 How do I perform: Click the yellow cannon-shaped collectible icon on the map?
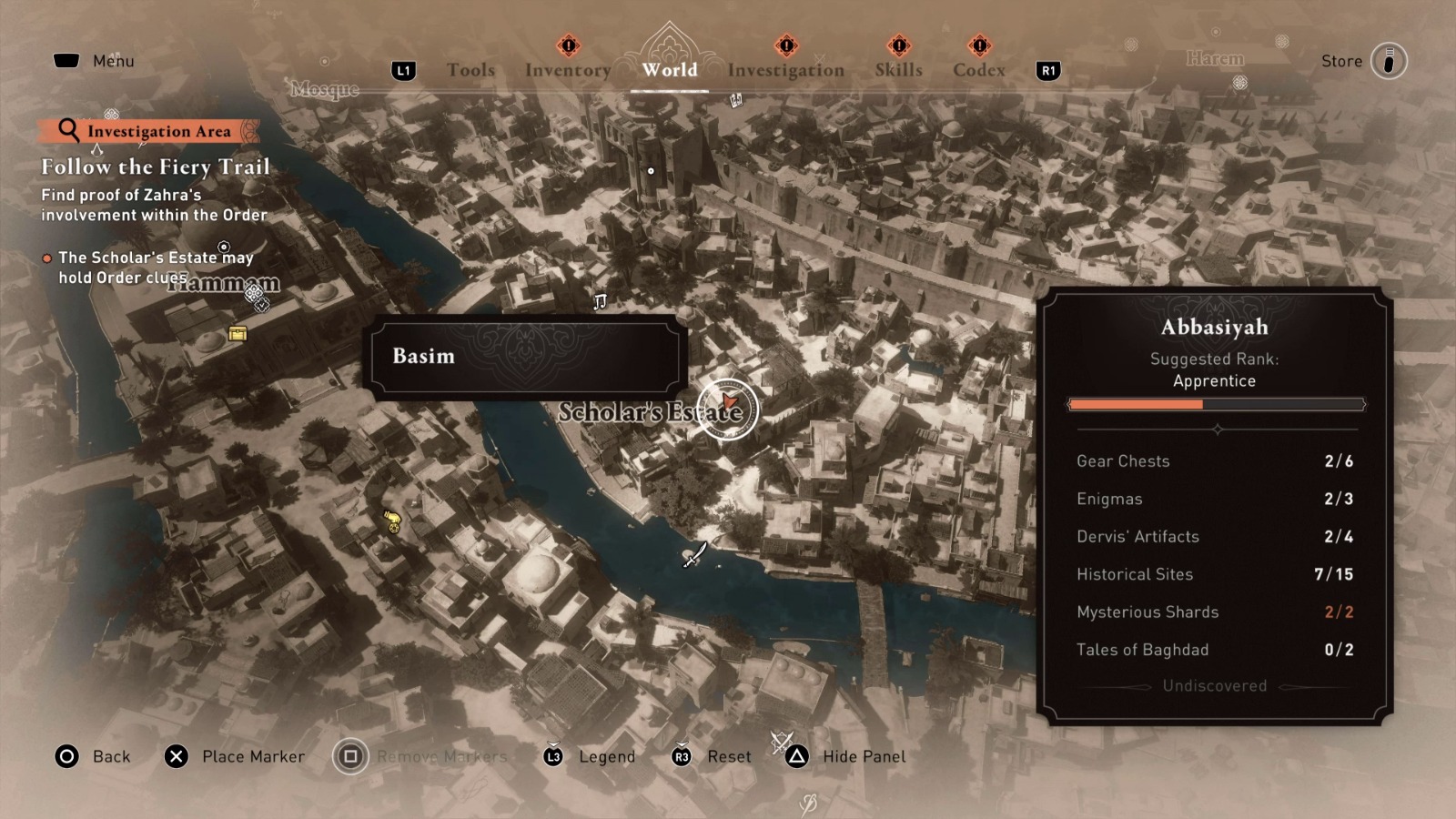[x=391, y=521]
